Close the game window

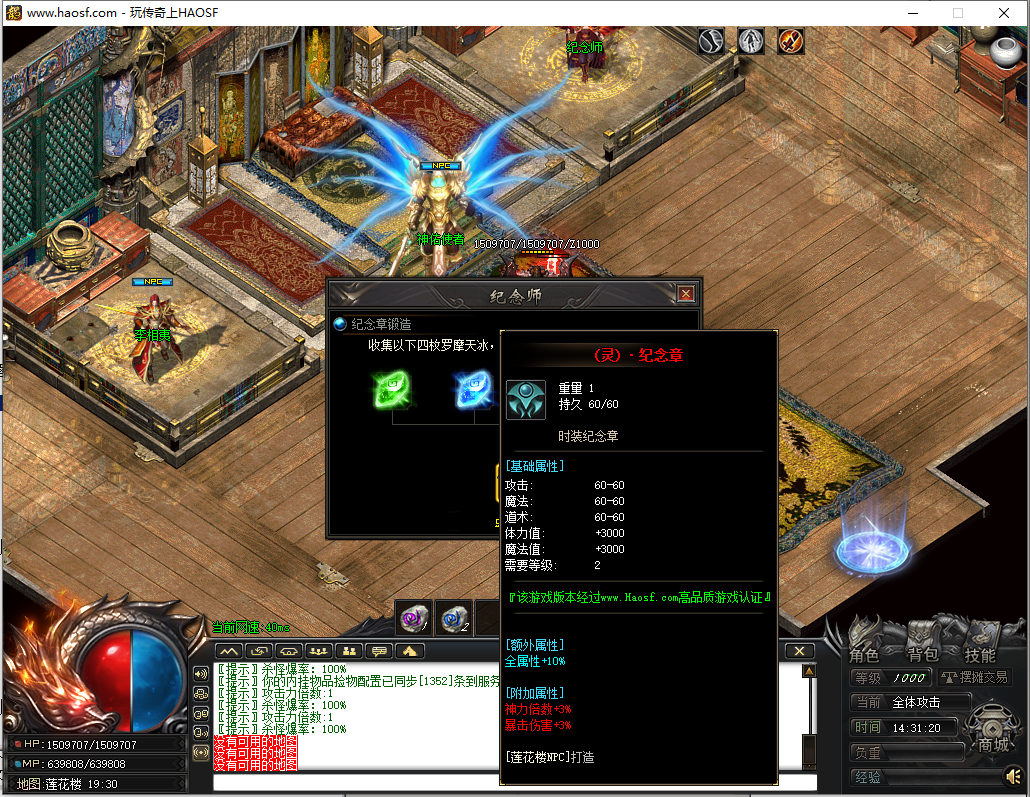coord(1003,13)
